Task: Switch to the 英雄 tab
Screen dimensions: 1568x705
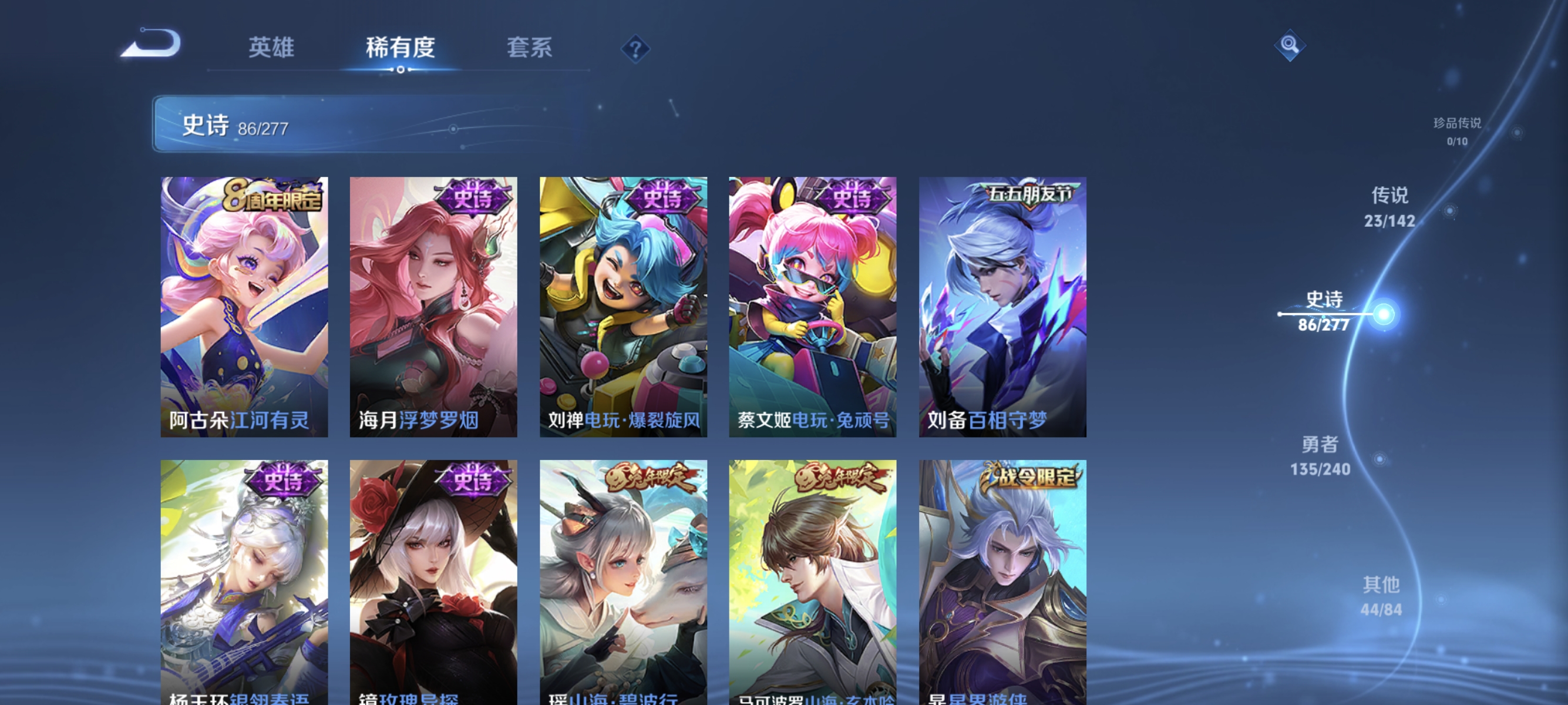Action: pos(272,48)
